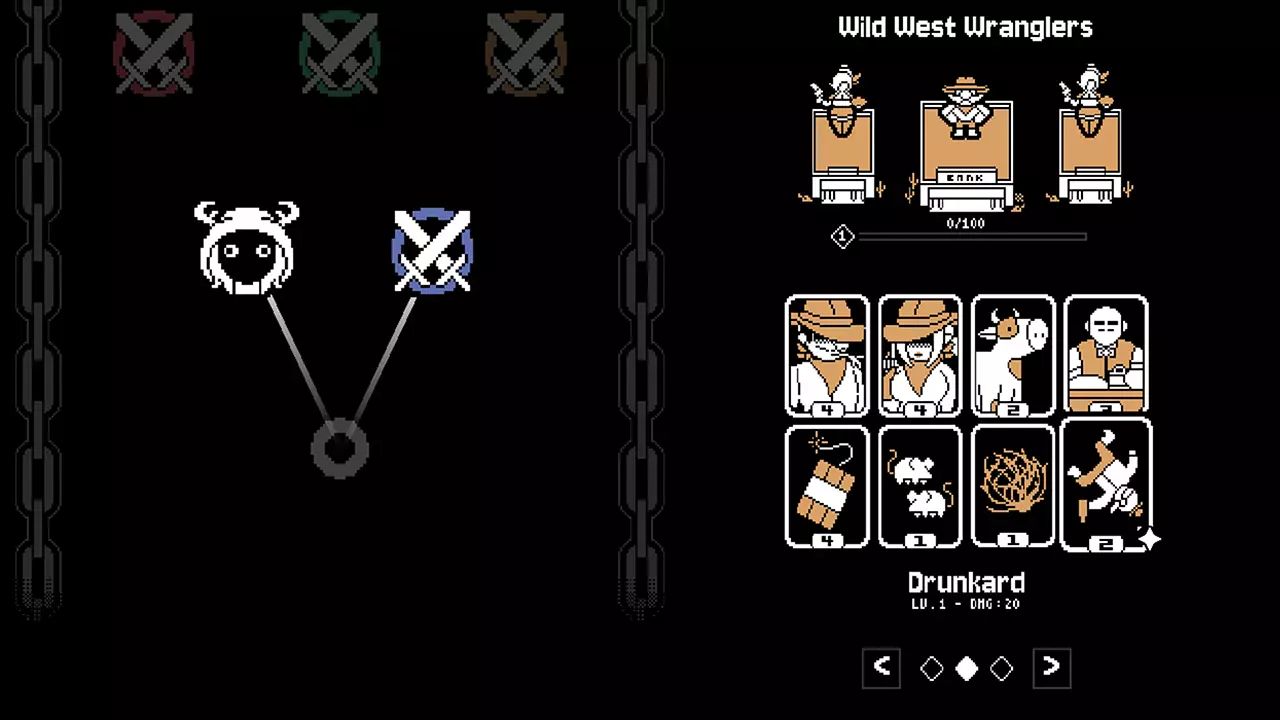Screen dimensions: 1280x720
Task: Select the dynamite bundle card
Action: [827, 487]
